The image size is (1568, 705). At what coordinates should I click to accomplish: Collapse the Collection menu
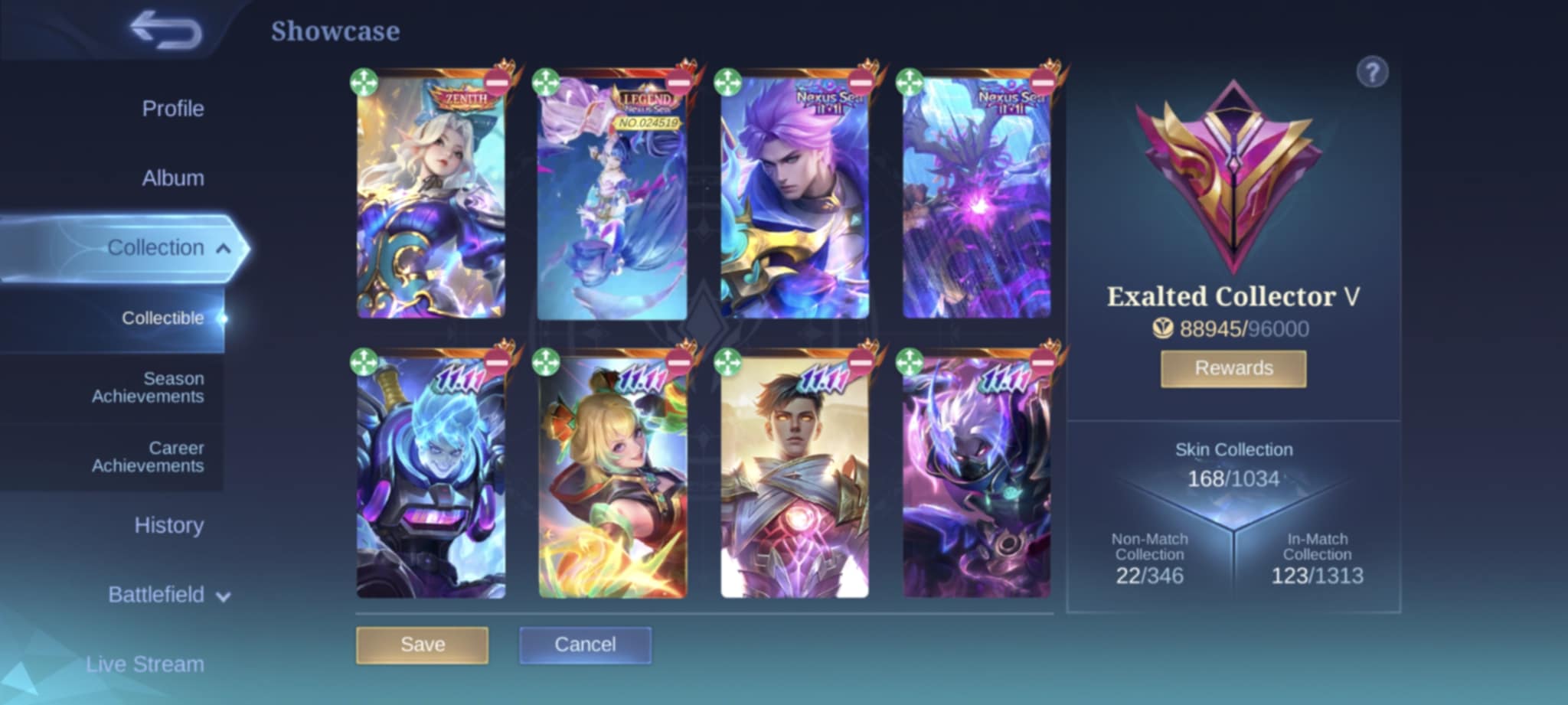tap(223, 248)
